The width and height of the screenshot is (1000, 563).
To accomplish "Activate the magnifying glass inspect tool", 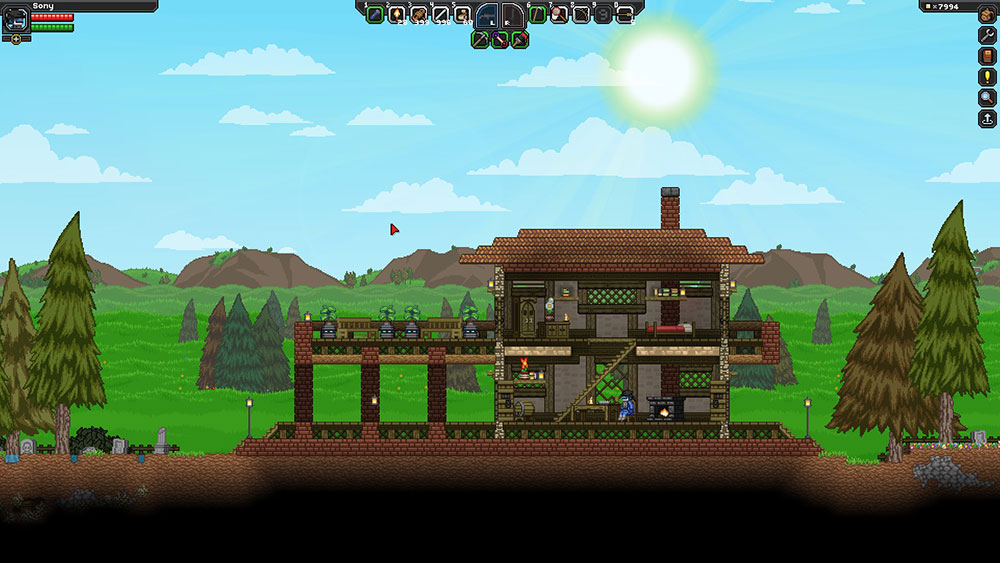I will click(x=987, y=97).
